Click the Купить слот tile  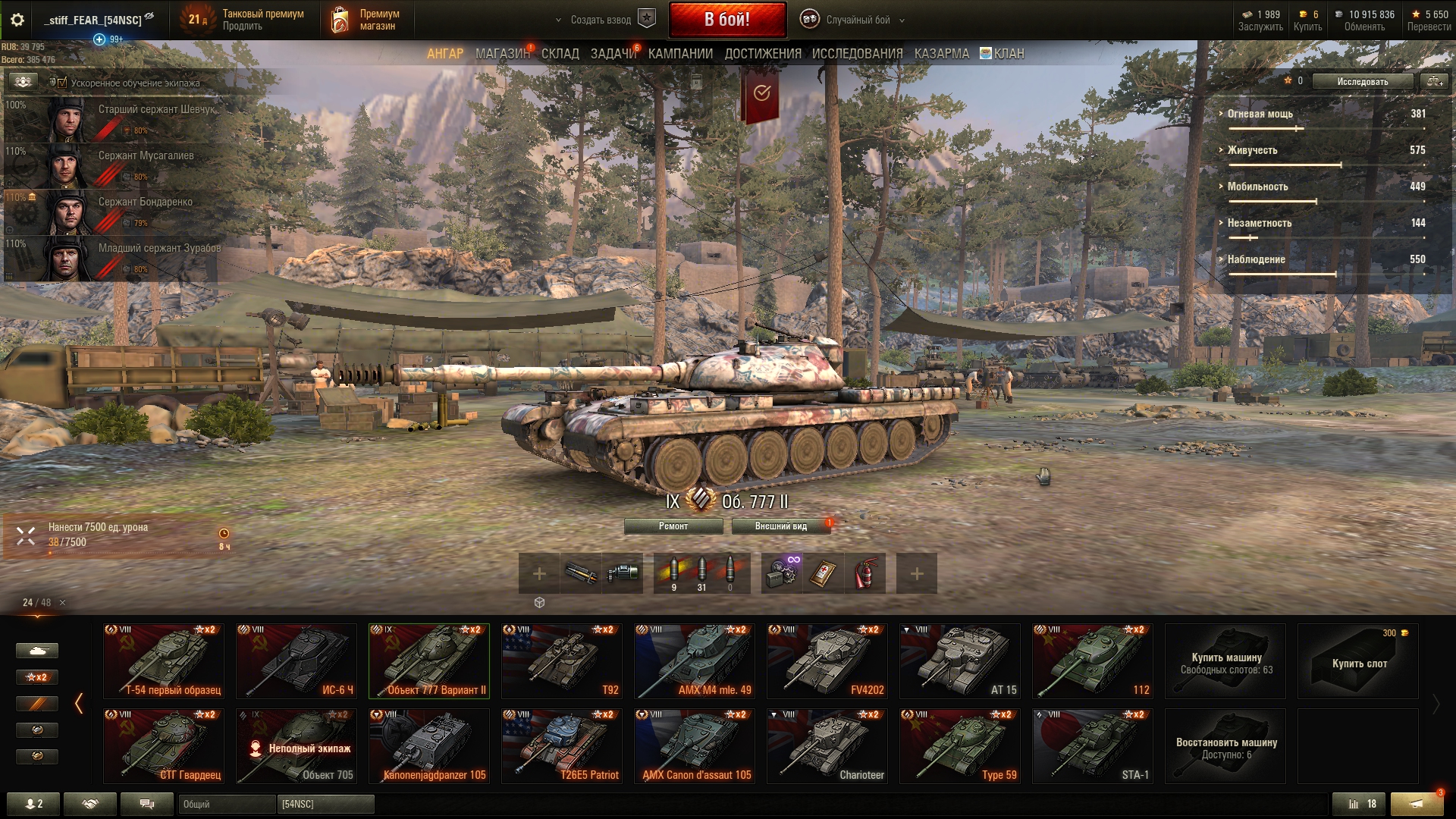(1358, 661)
